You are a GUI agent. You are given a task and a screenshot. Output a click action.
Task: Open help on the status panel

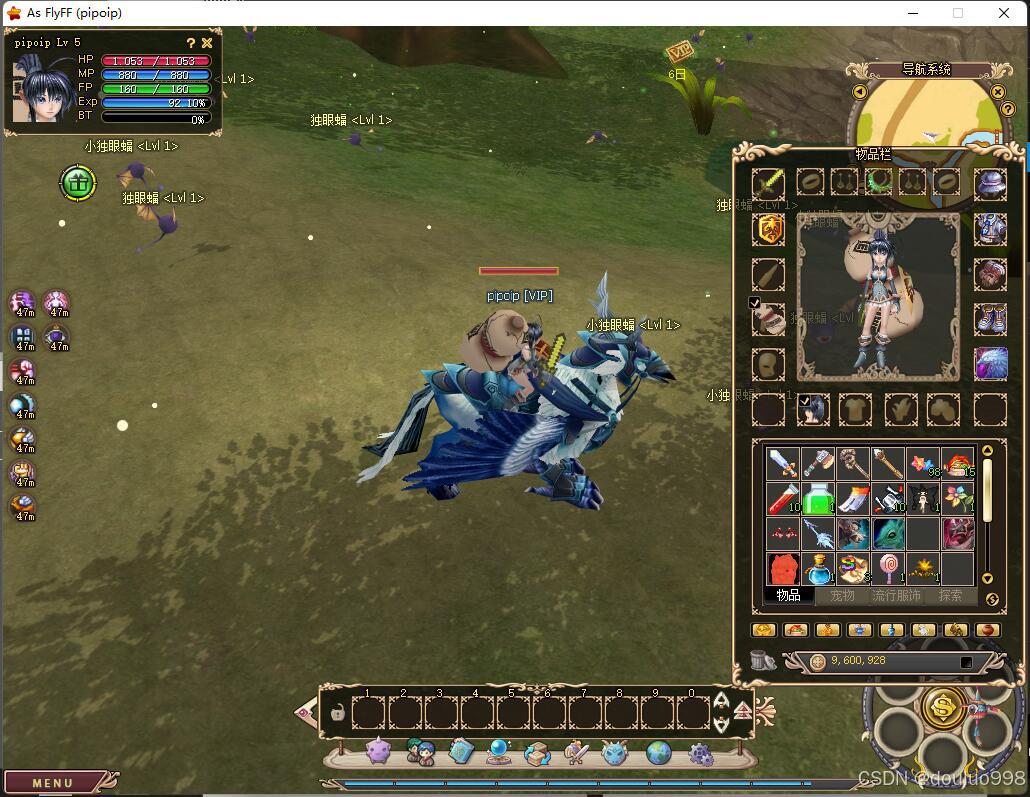tap(191, 43)
